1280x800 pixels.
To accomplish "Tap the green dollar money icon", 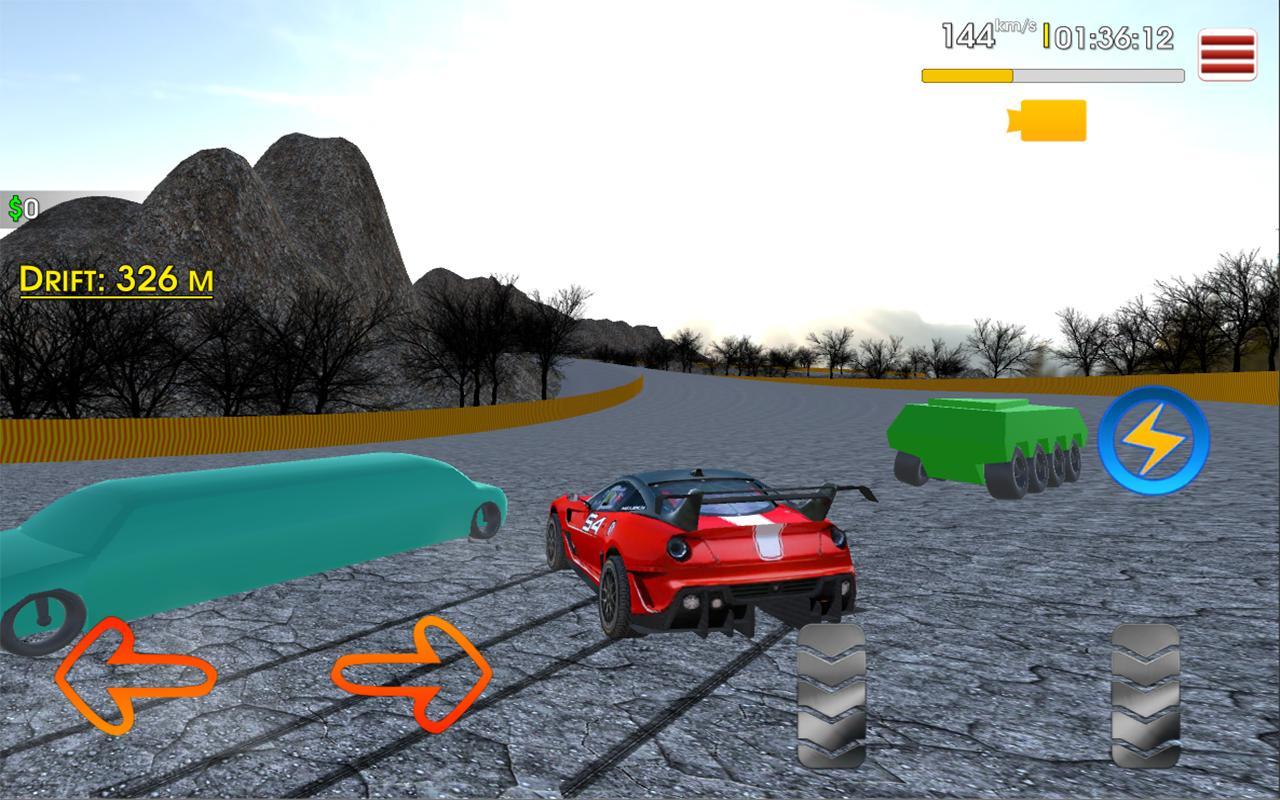I will [x=17, y=209].
